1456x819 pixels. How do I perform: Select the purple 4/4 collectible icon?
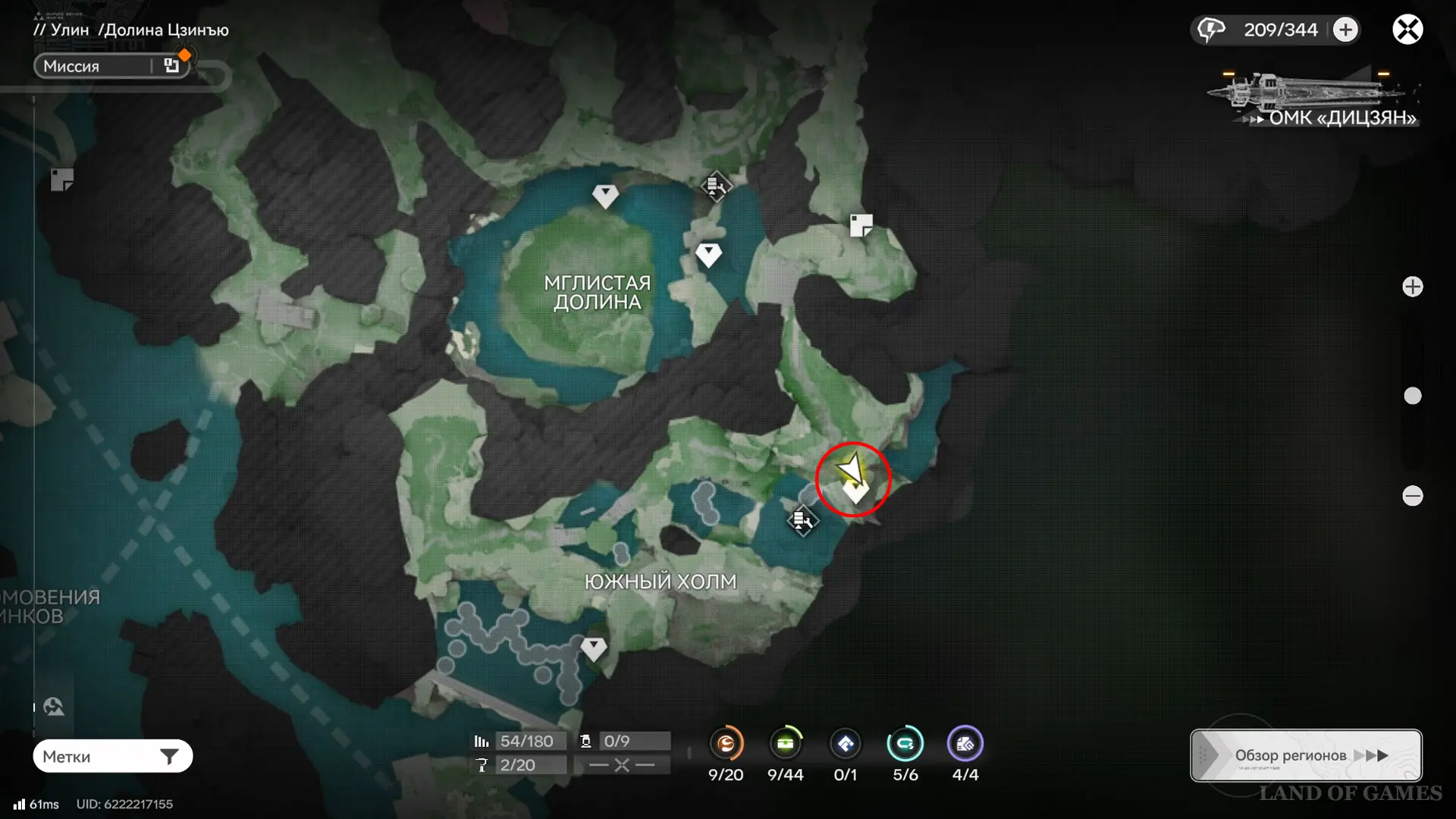point(965,744)
